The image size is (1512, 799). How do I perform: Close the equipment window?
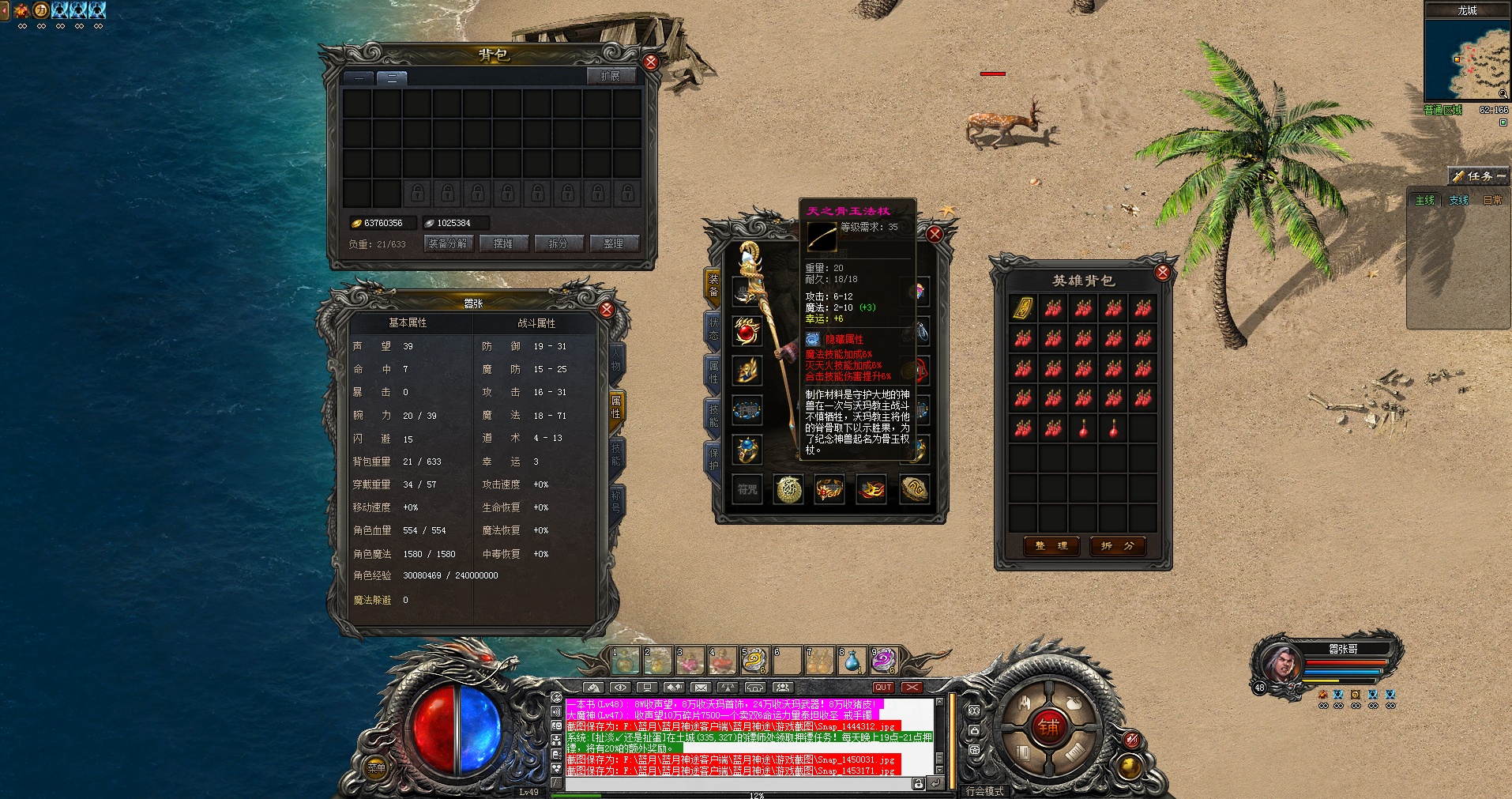tap(935, 234)
